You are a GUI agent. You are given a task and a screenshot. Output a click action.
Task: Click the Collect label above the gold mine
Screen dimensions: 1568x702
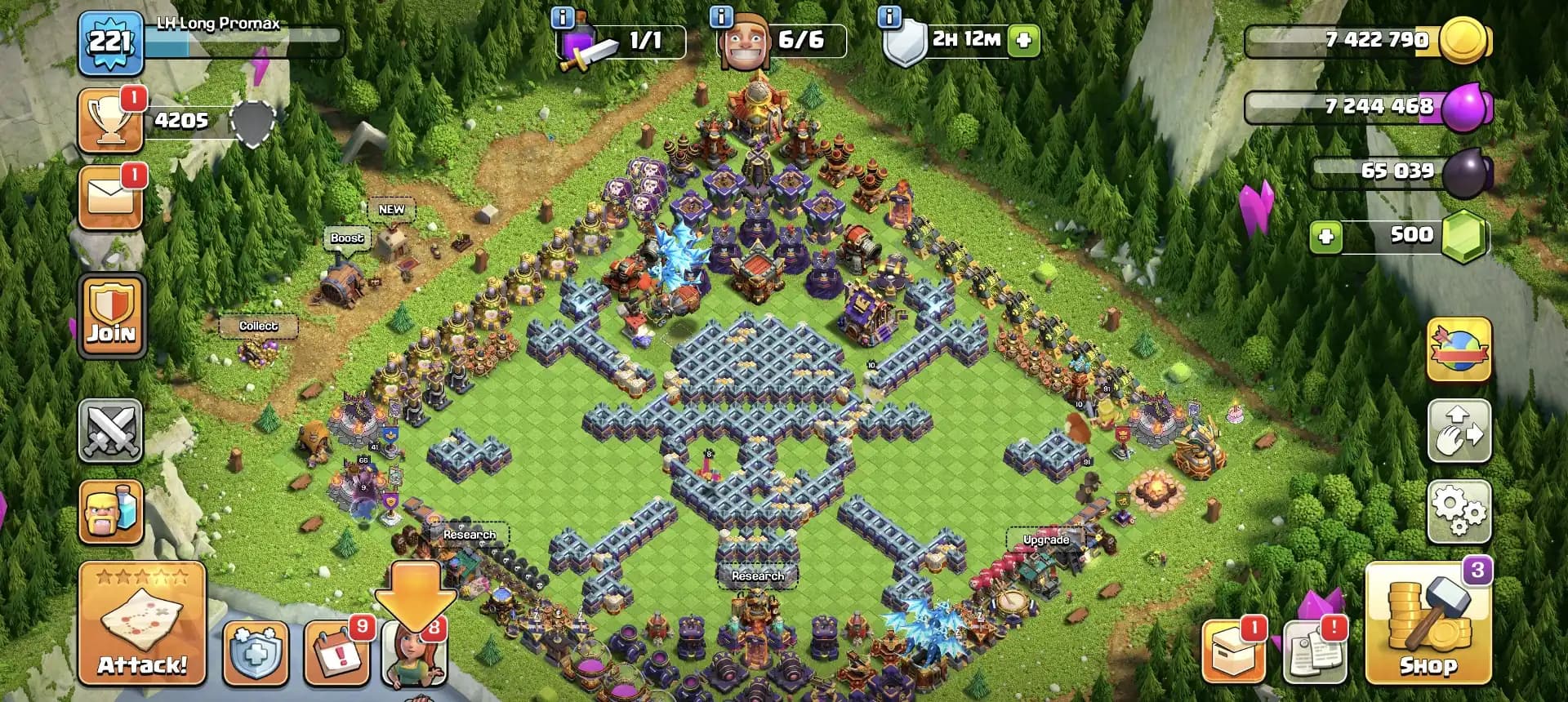coord(259,326)
